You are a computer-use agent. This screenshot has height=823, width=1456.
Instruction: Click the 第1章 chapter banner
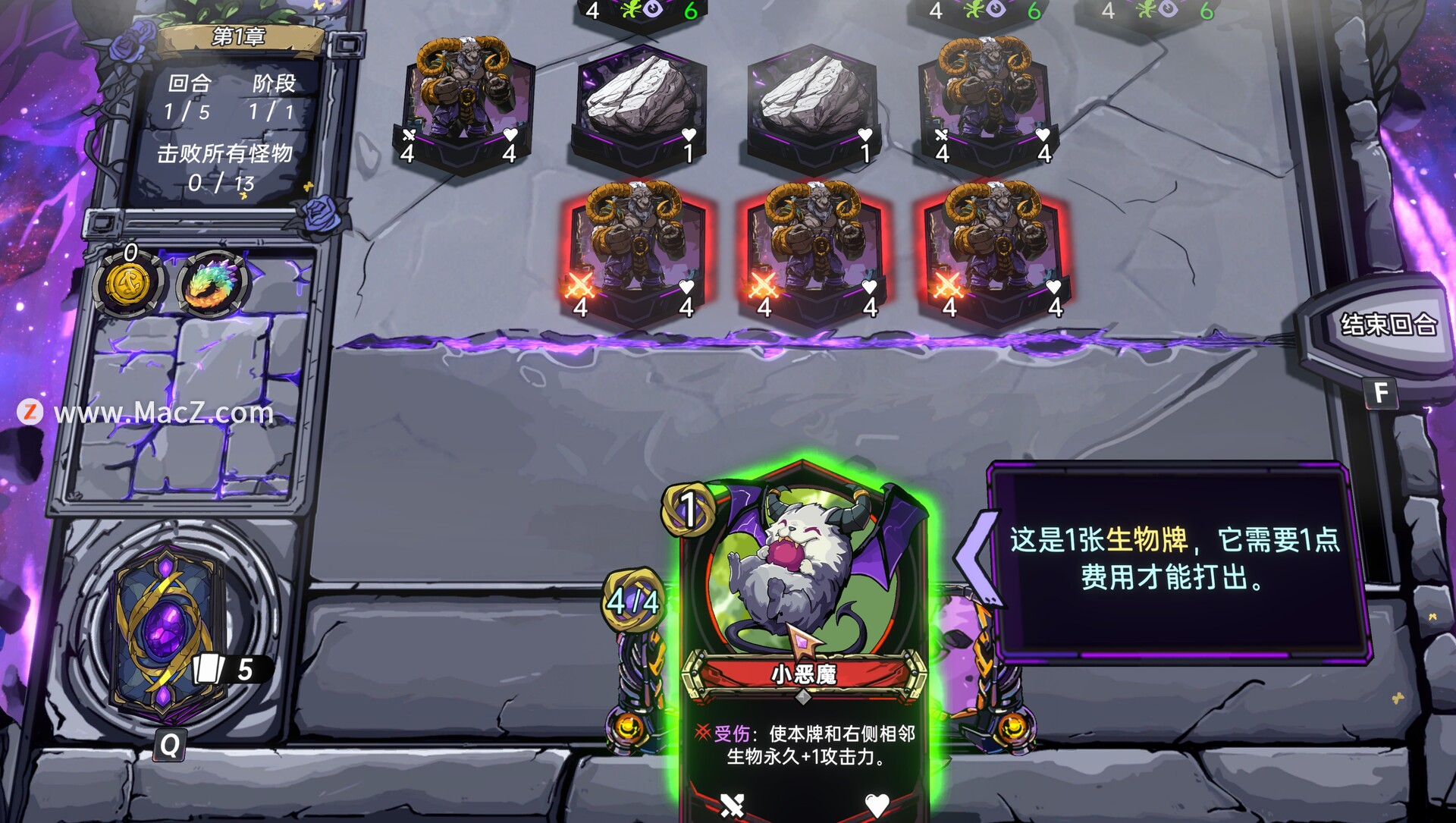pyautogui.click(x=238, y=37)
